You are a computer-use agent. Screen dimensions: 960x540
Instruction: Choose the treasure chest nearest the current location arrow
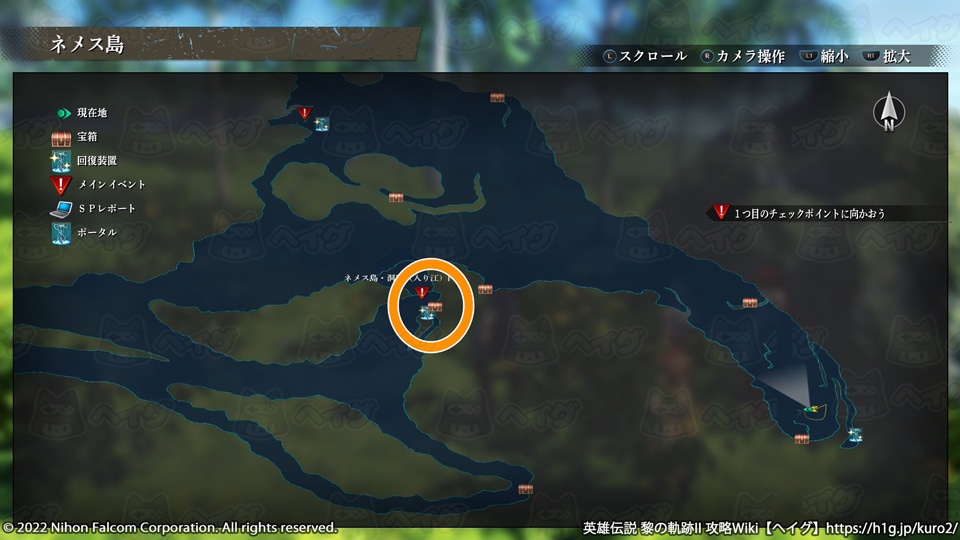801,438
